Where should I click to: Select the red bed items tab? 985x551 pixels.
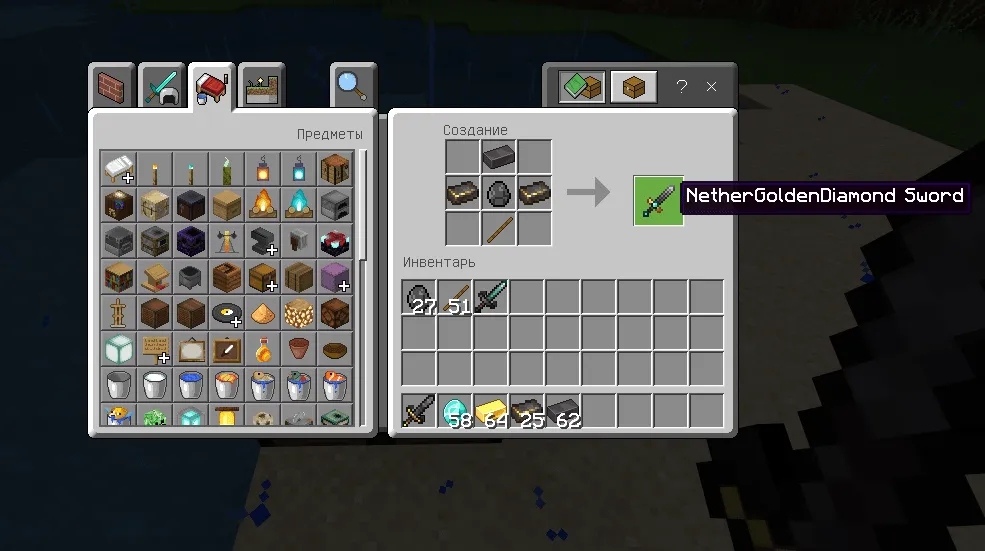click(x=210, y=87)
